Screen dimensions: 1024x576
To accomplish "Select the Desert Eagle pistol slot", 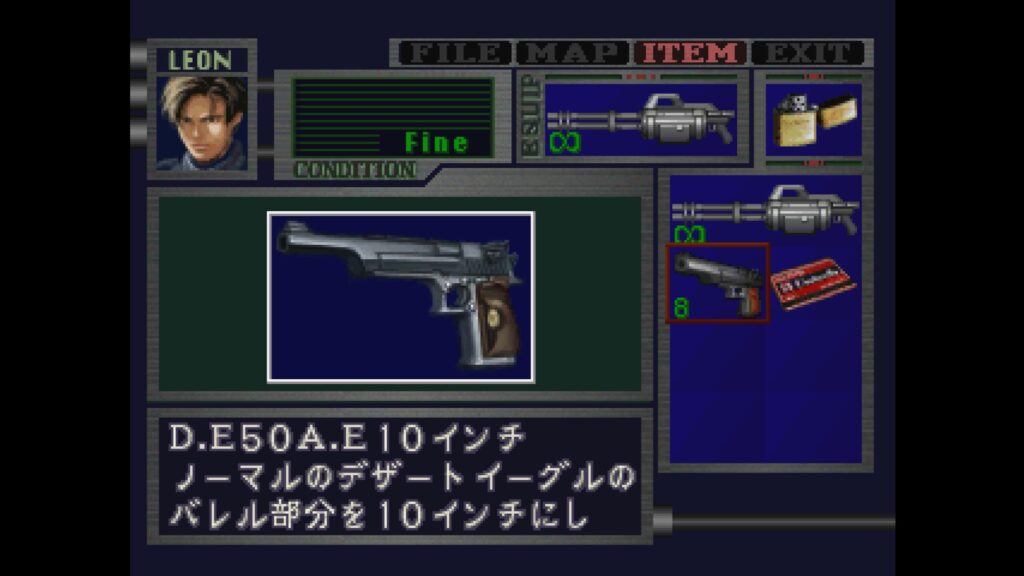I will pos(718,283).
